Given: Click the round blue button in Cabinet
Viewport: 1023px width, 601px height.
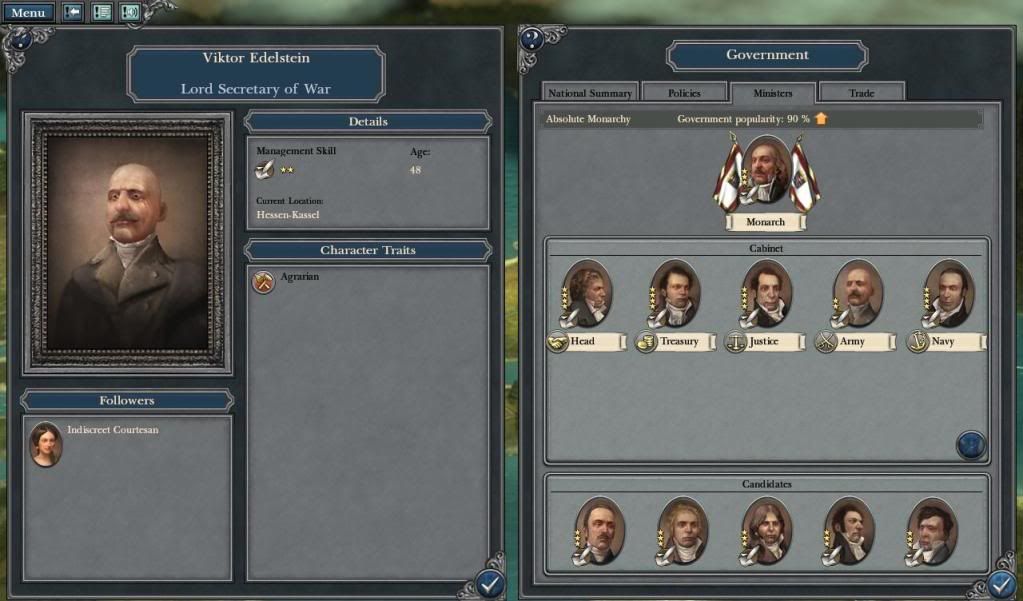Looking at the screenshot, I should [971, 445].
